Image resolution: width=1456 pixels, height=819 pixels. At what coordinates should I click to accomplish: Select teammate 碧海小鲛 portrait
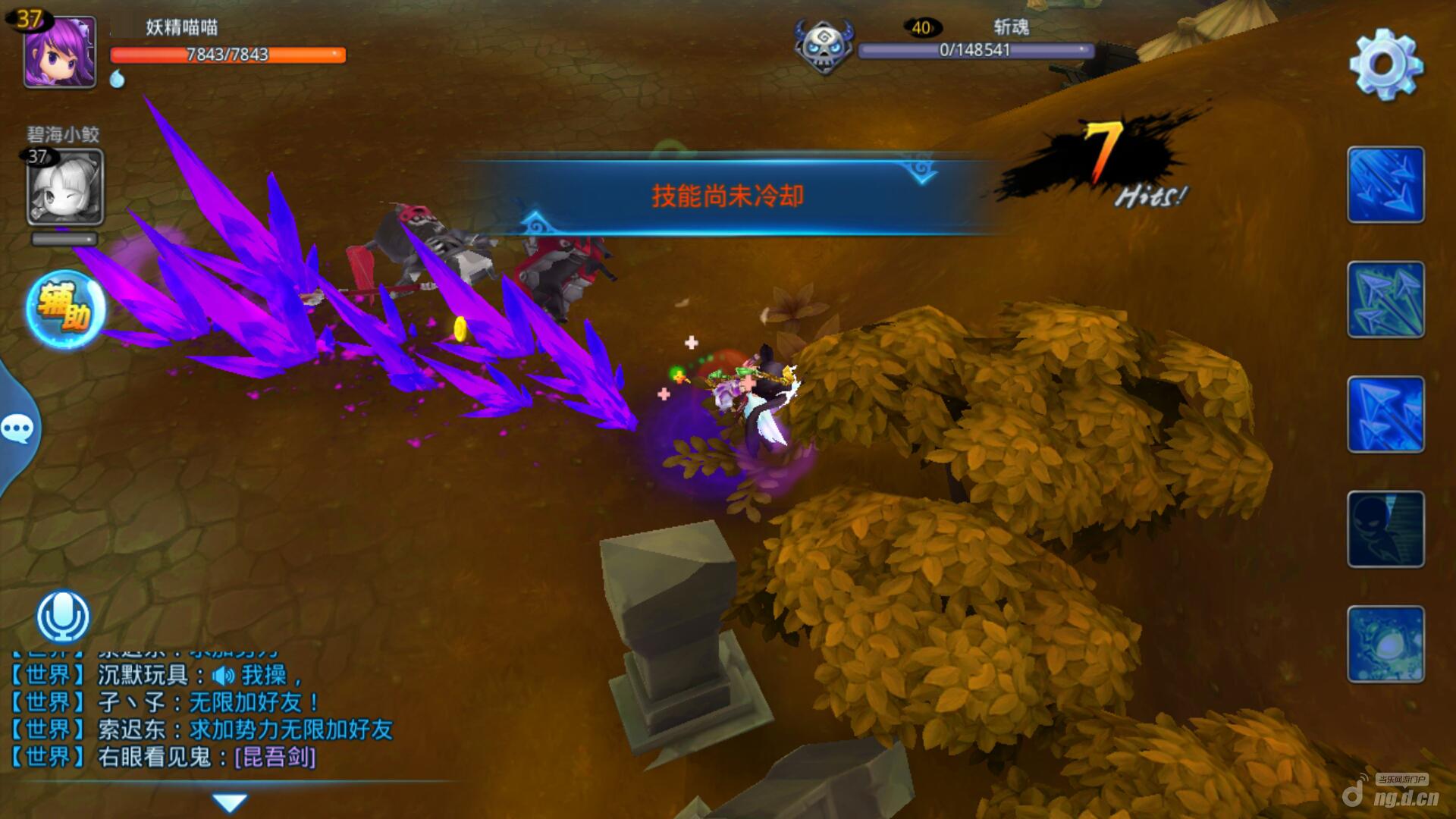click(x=65, y=187)
